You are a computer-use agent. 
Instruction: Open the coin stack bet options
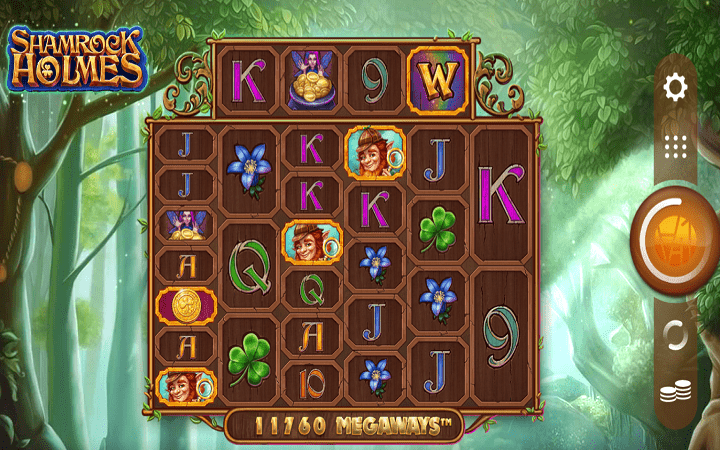(676, 393)
